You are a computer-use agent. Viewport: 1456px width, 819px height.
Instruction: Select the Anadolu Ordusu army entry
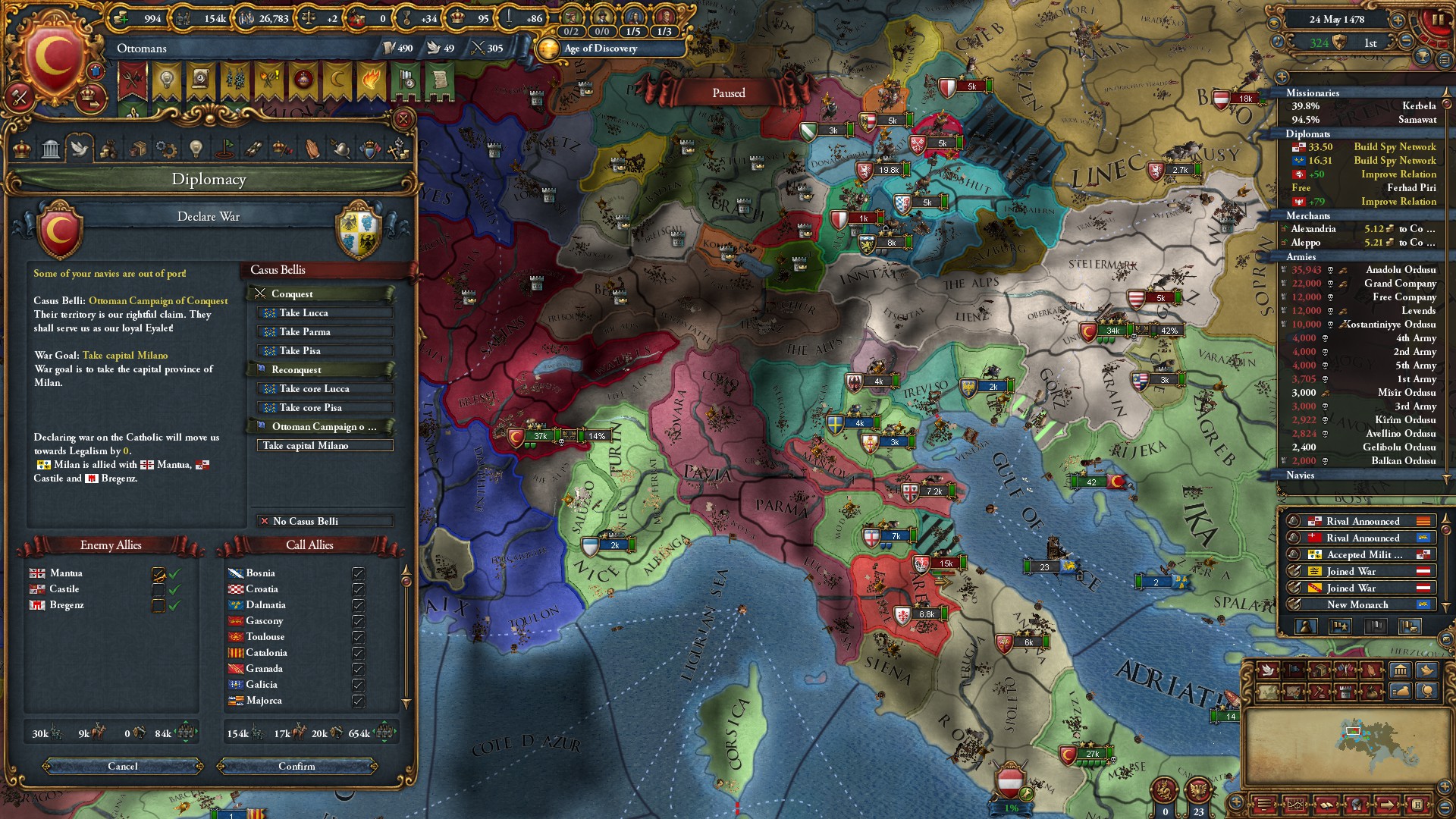1363,270
